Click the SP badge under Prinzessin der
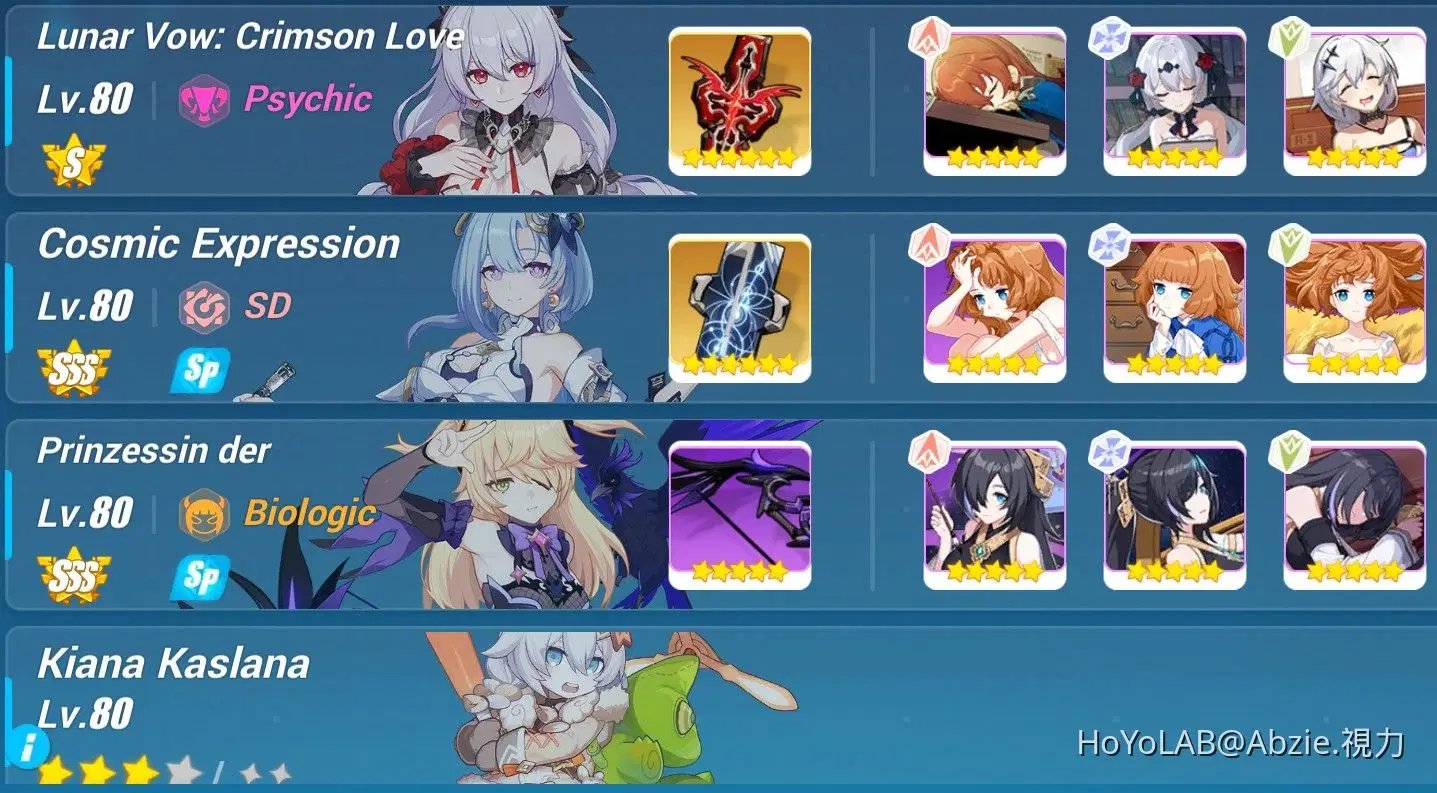1437x793 pixels. pos(200,580)
